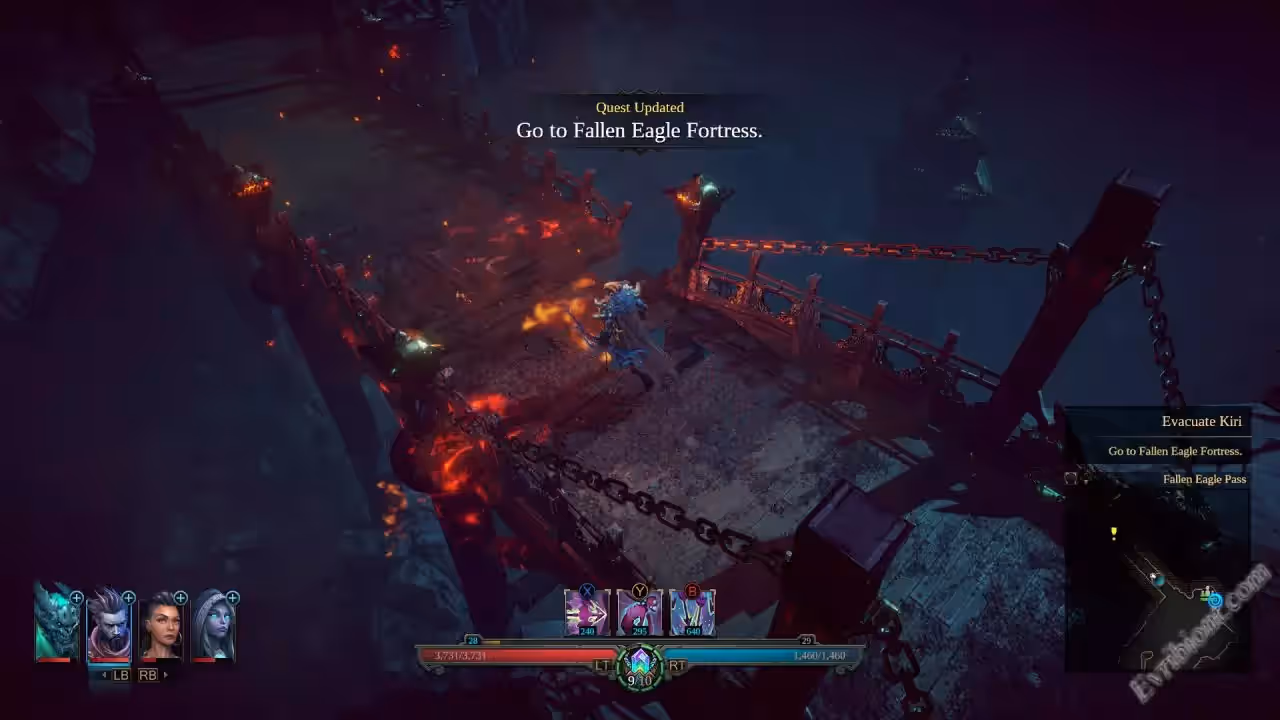Image resolution: width=1280 pixels, height=720 pixels.
Task: Select the hooded glowing-eyed woman portrait
Action: (x=213, y=625)
